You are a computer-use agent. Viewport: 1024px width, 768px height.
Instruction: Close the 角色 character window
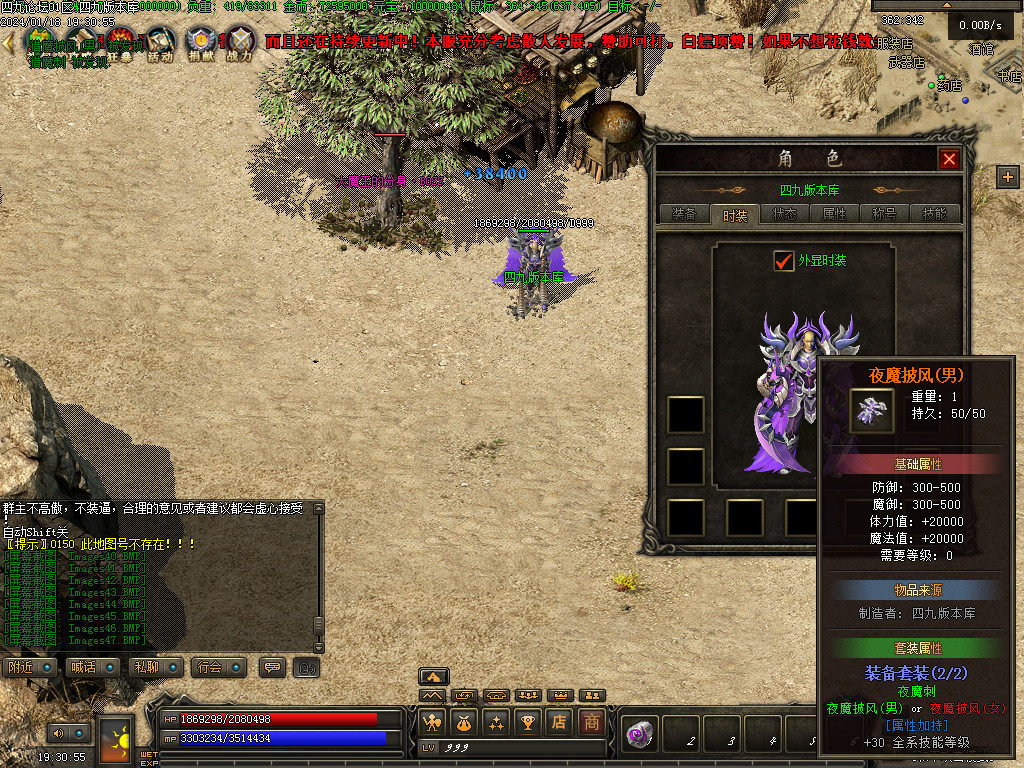(949, 159)
